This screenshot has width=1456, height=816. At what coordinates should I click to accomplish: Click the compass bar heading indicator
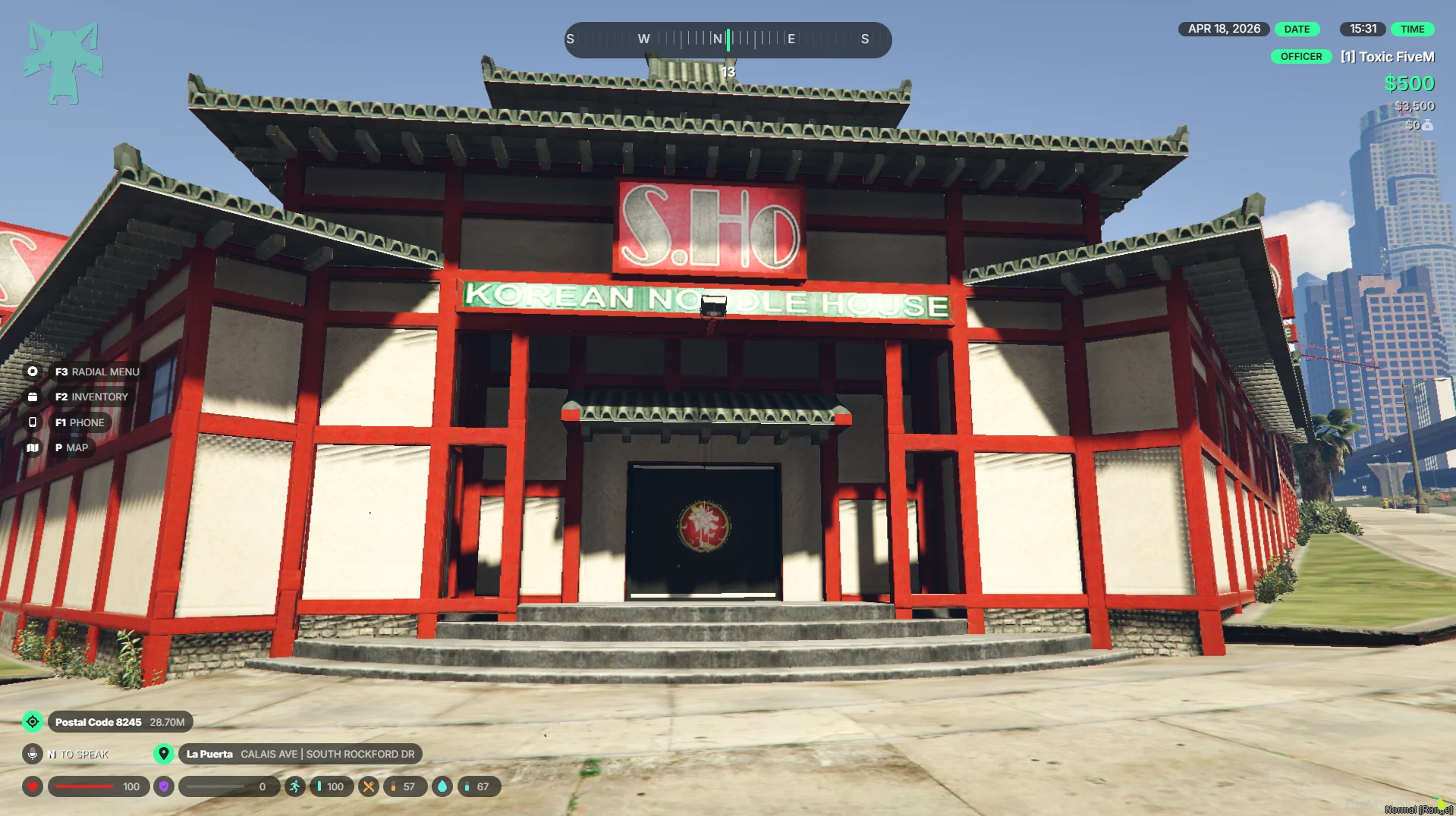click(728, 39)
